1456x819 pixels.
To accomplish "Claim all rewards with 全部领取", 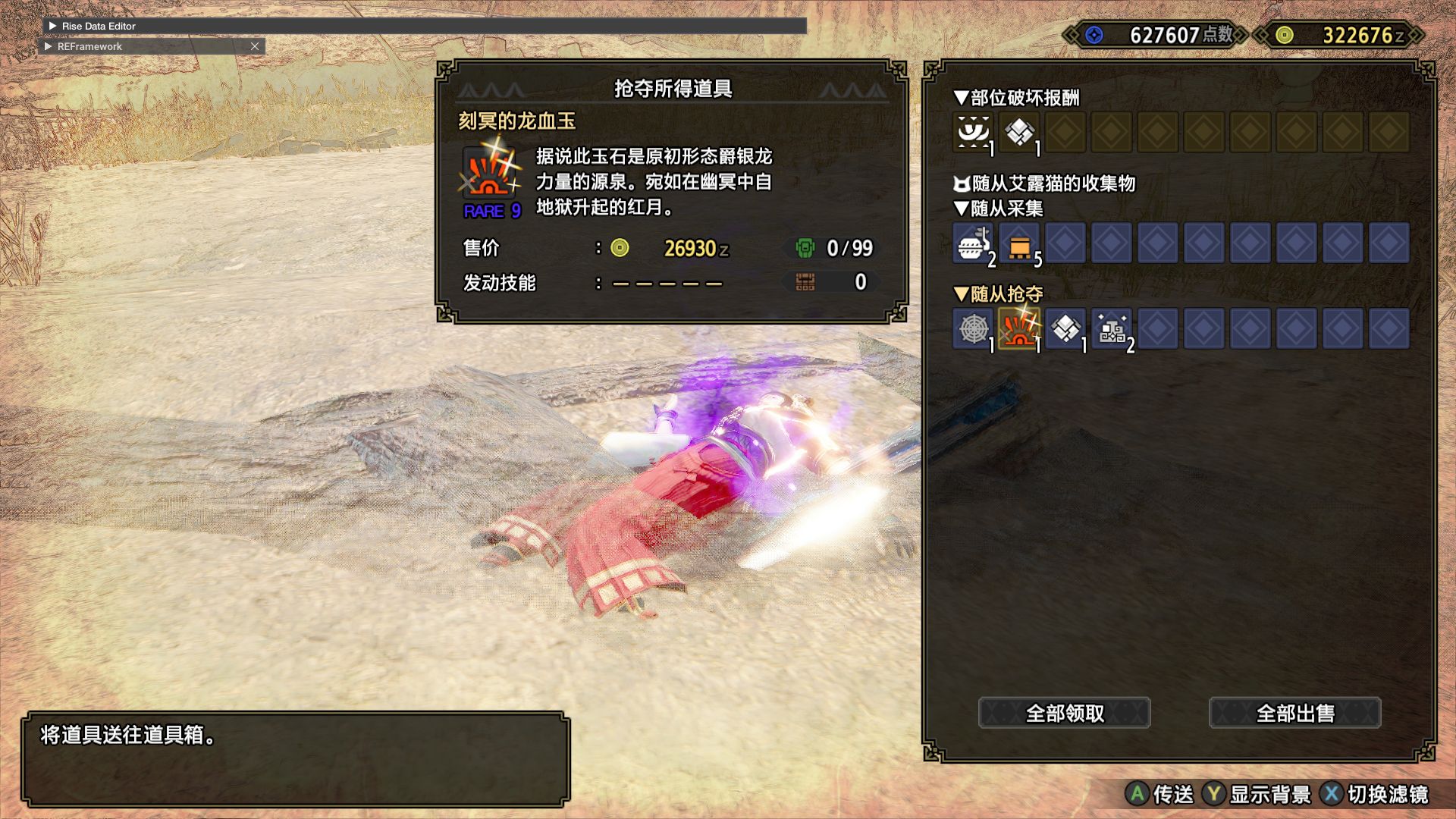I will 1064,713.
